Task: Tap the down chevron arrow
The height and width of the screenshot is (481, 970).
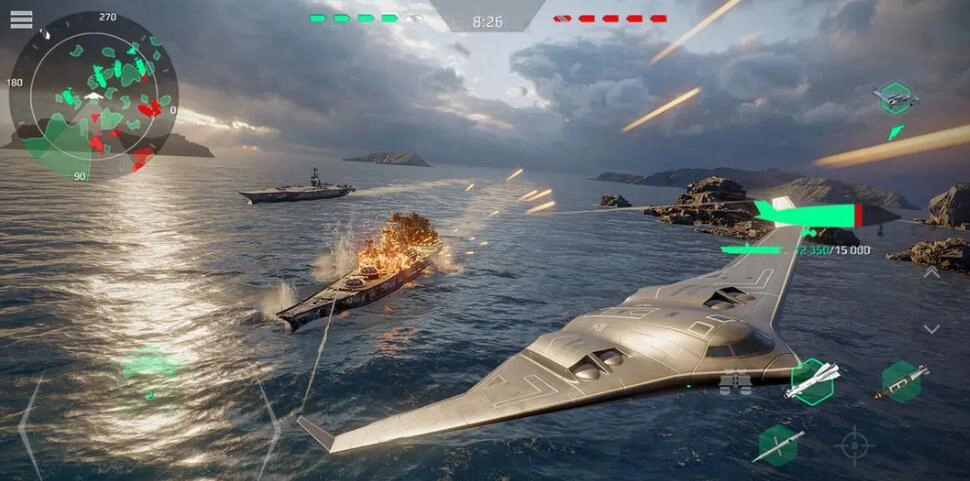Action: pos(931,328)
